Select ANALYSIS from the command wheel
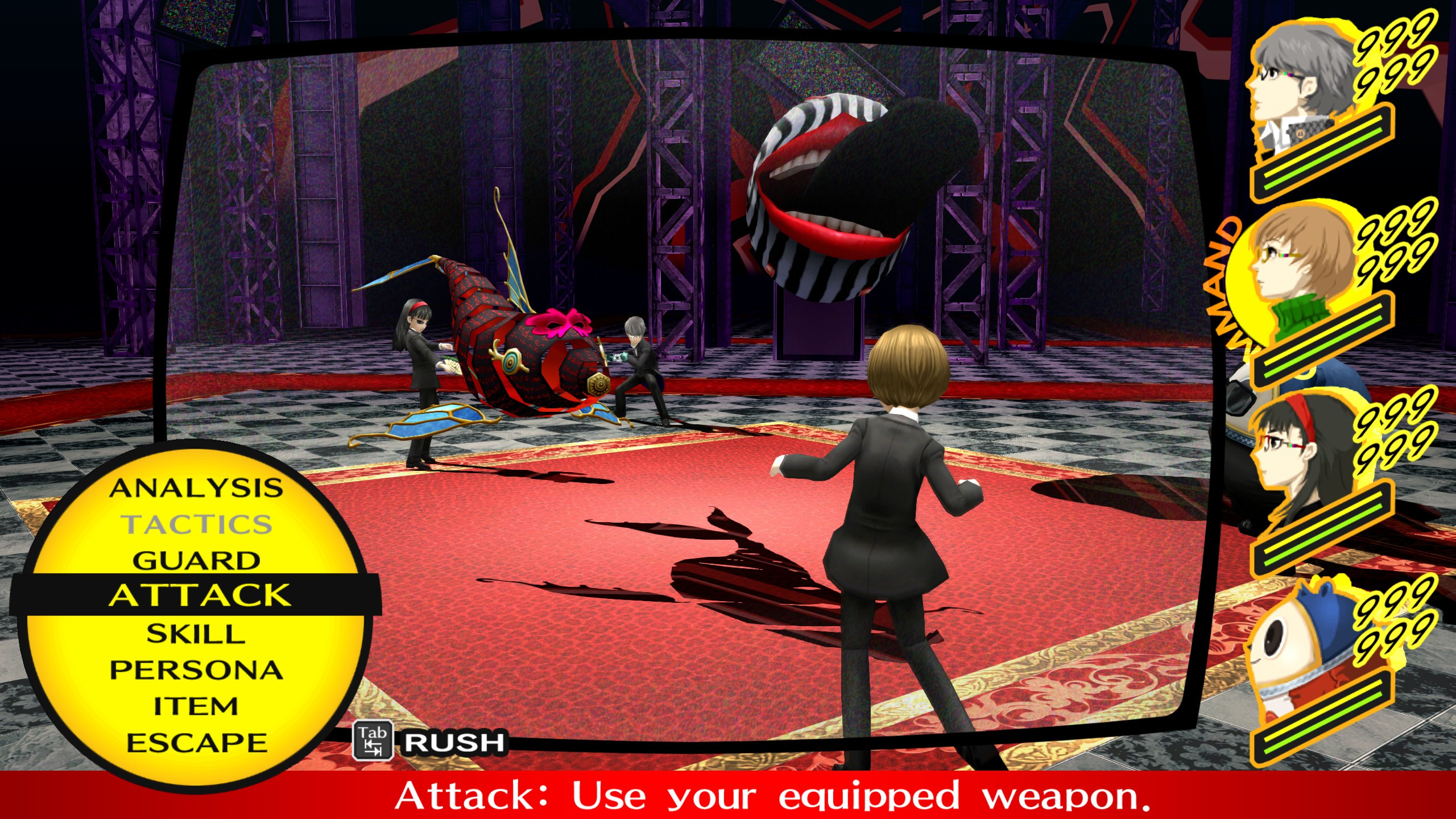The image size is (1456, 819). pyautogui.click(x=196, y=489)
